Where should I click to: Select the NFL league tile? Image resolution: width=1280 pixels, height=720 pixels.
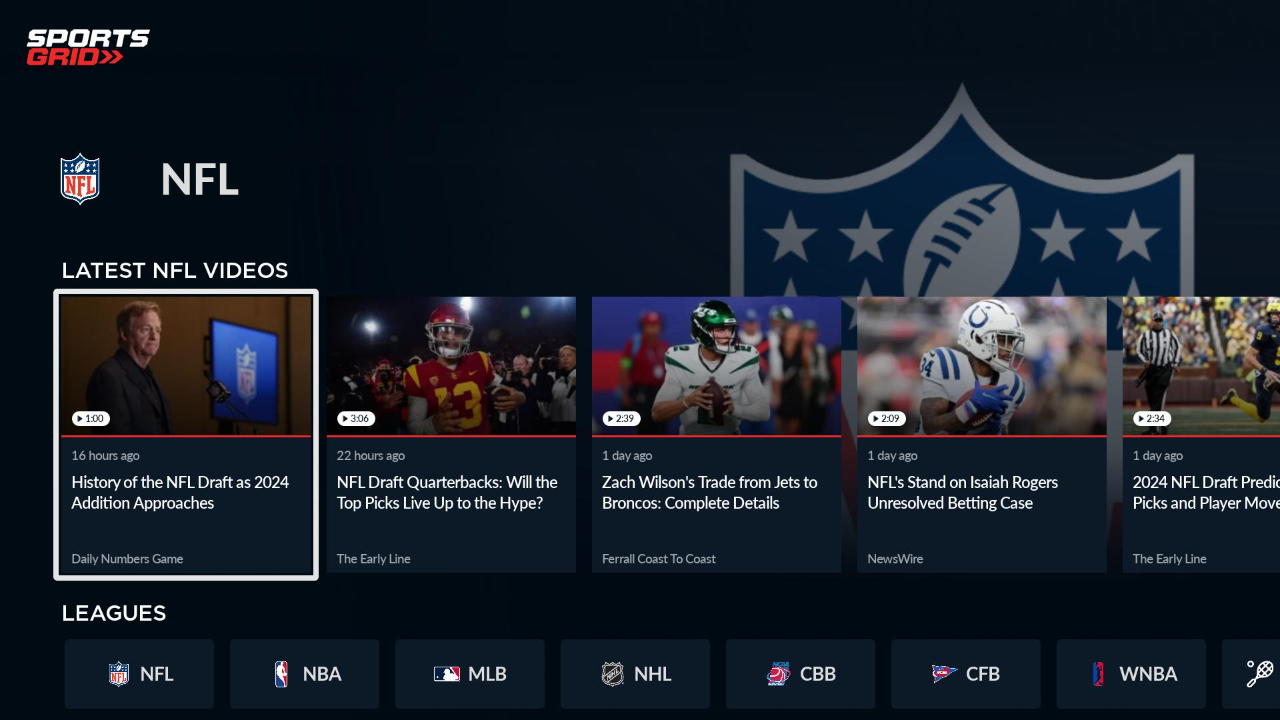tap(139, 674)
